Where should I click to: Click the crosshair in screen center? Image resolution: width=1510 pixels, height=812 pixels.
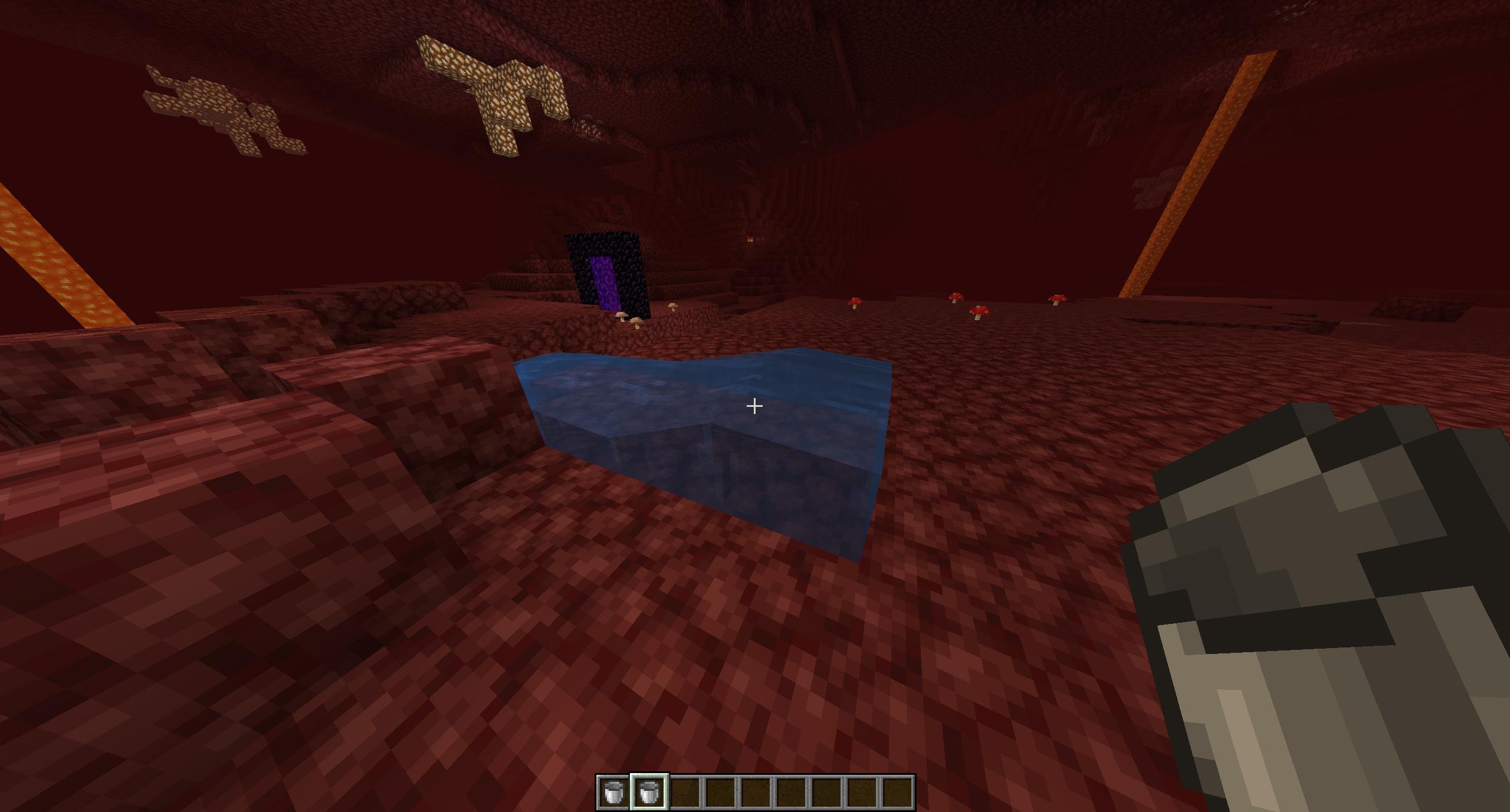tap(754, 406)
